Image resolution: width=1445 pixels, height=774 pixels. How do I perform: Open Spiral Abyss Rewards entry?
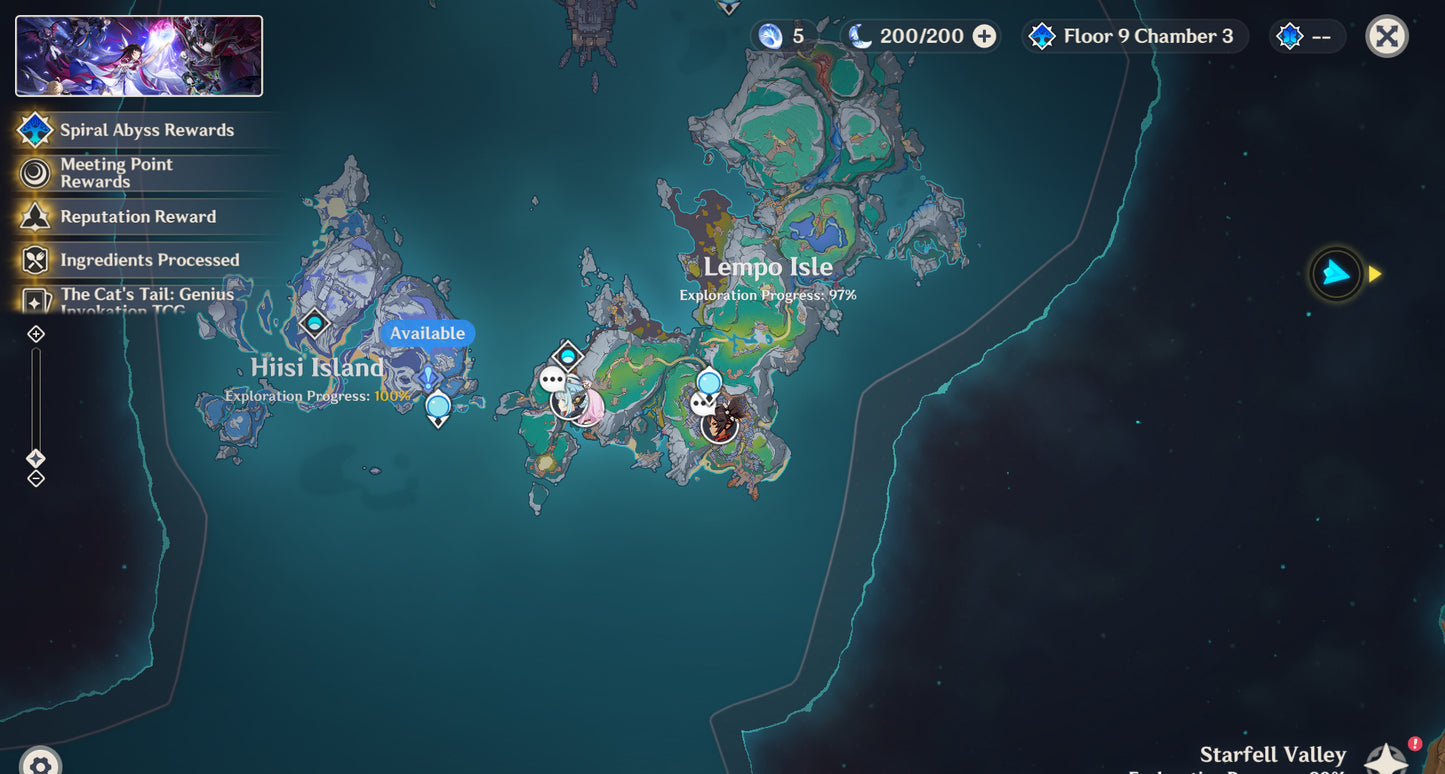146,130
